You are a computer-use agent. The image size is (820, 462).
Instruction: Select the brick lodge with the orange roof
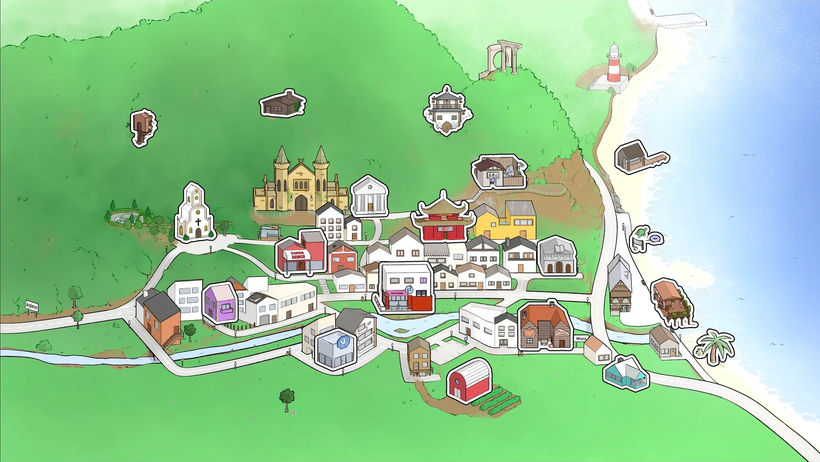coord(546,327)
